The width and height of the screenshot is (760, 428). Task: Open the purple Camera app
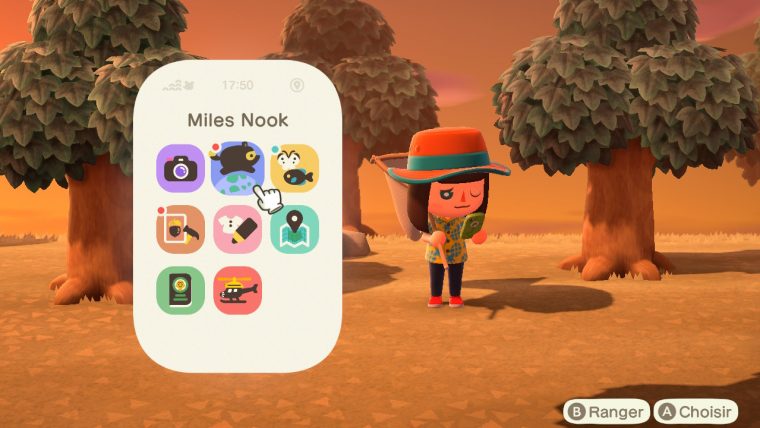point(181,169)
